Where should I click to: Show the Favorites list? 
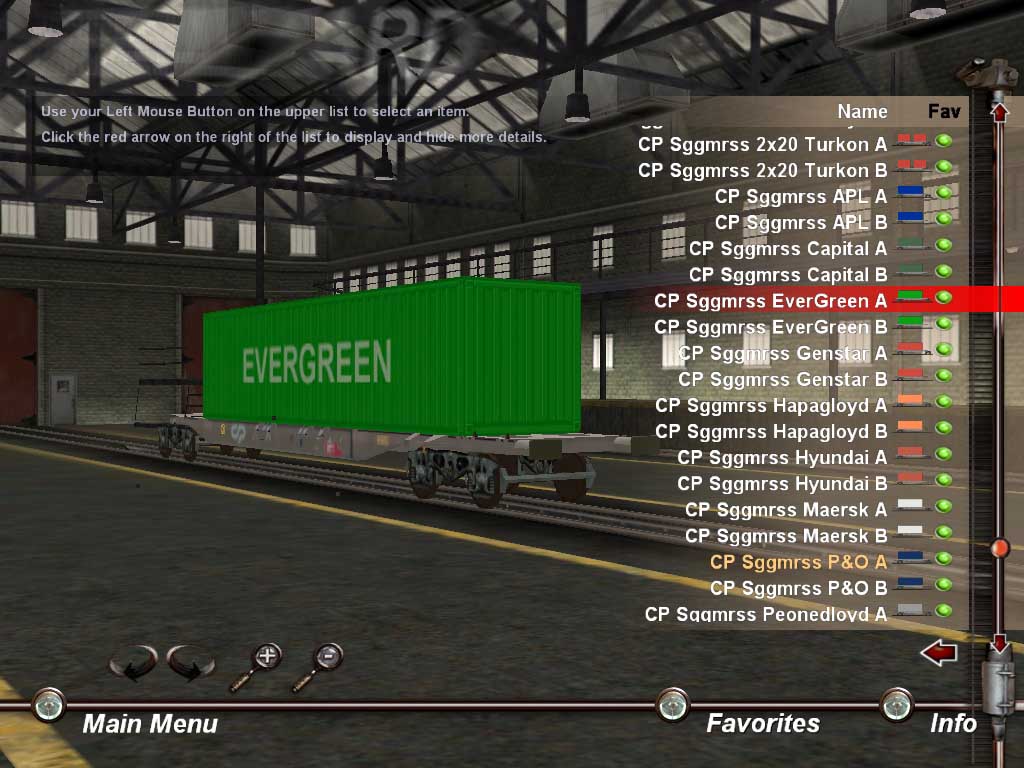(762, 723)
